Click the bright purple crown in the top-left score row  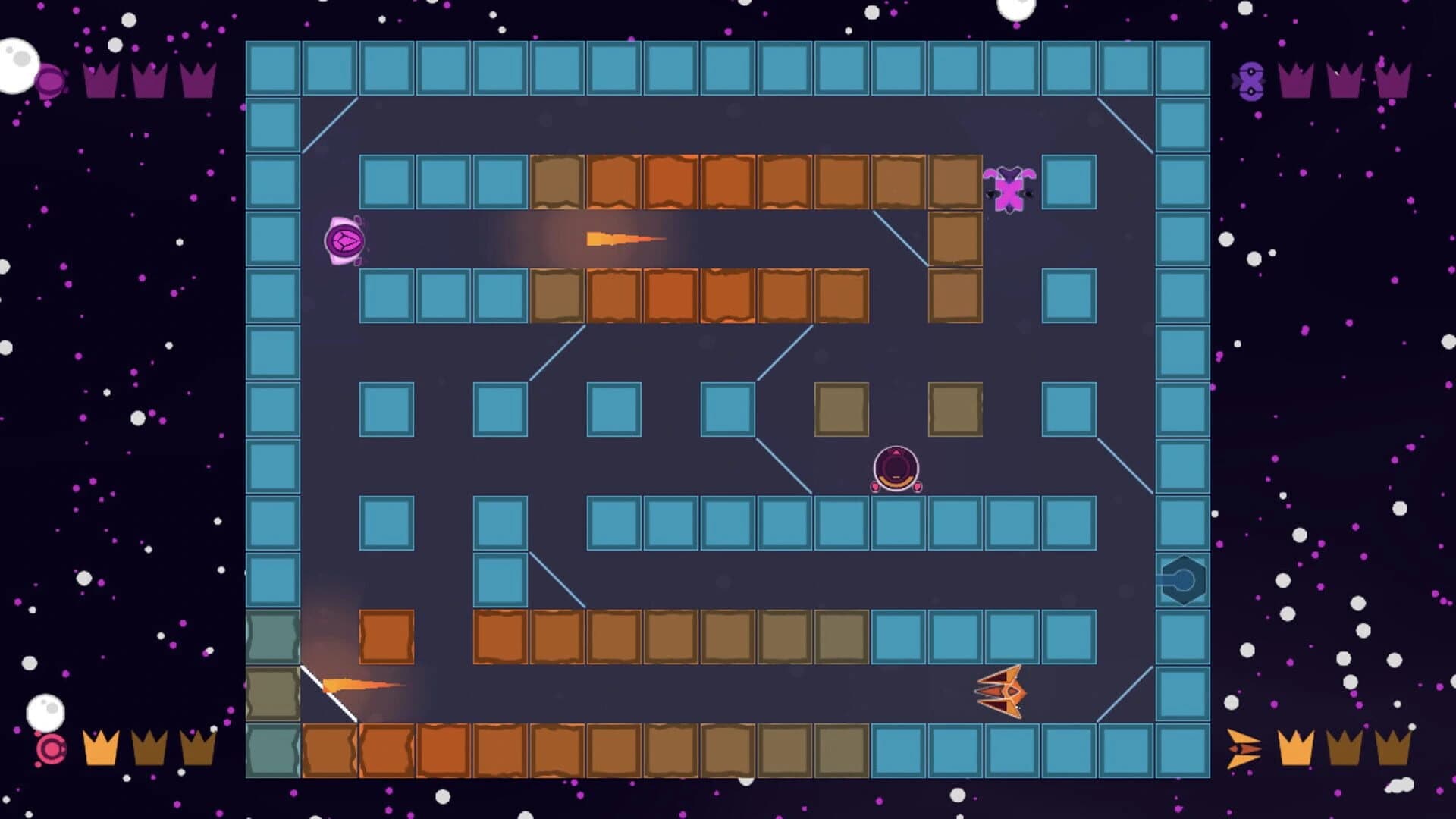(x=101, y=80)
